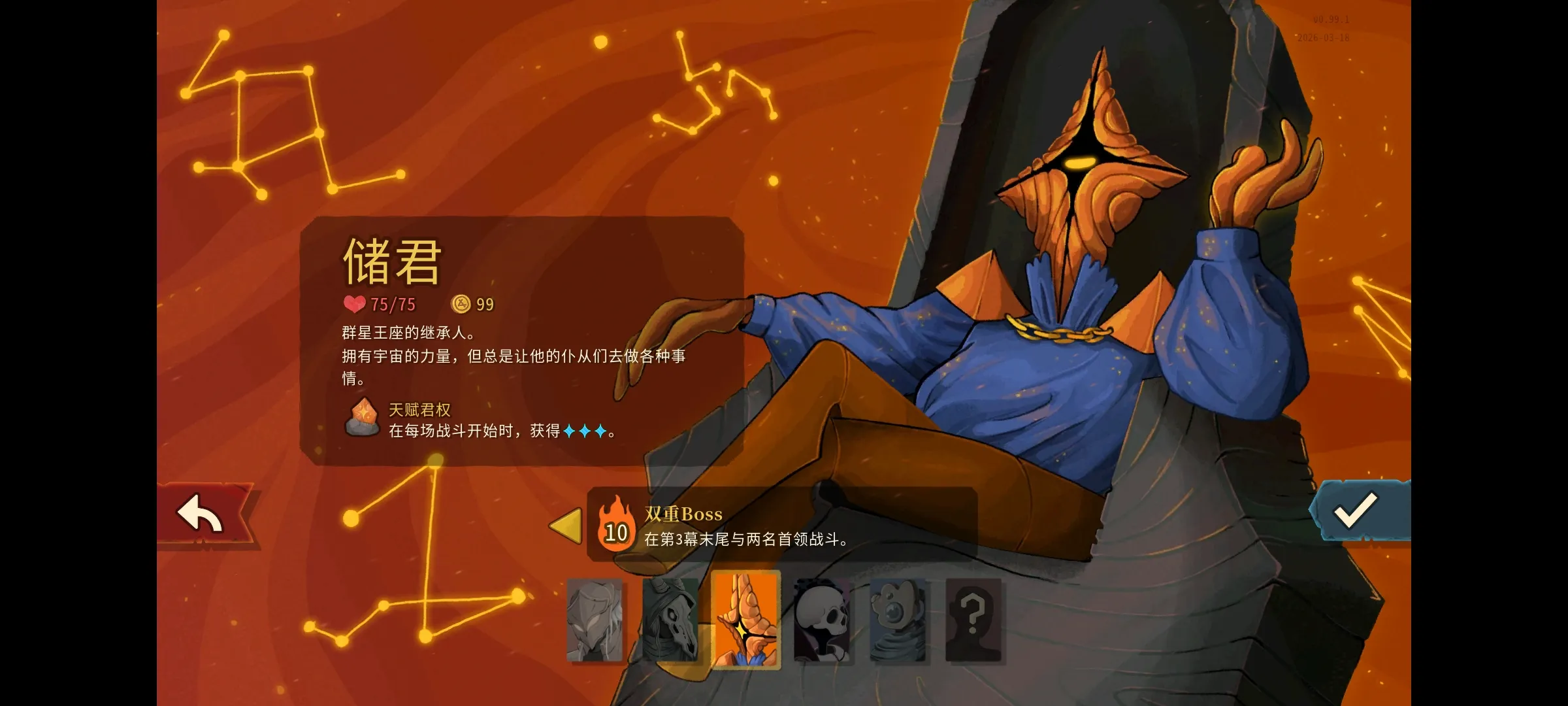Click the gold coin icon showing 99
1568x706 pixels.
click(461, 303)
